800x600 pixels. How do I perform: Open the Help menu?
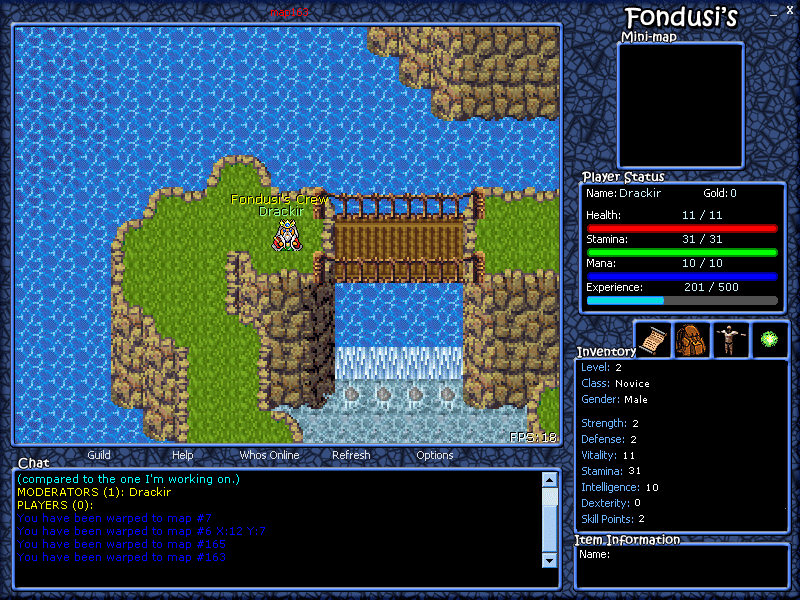click(x=183, y=455)
